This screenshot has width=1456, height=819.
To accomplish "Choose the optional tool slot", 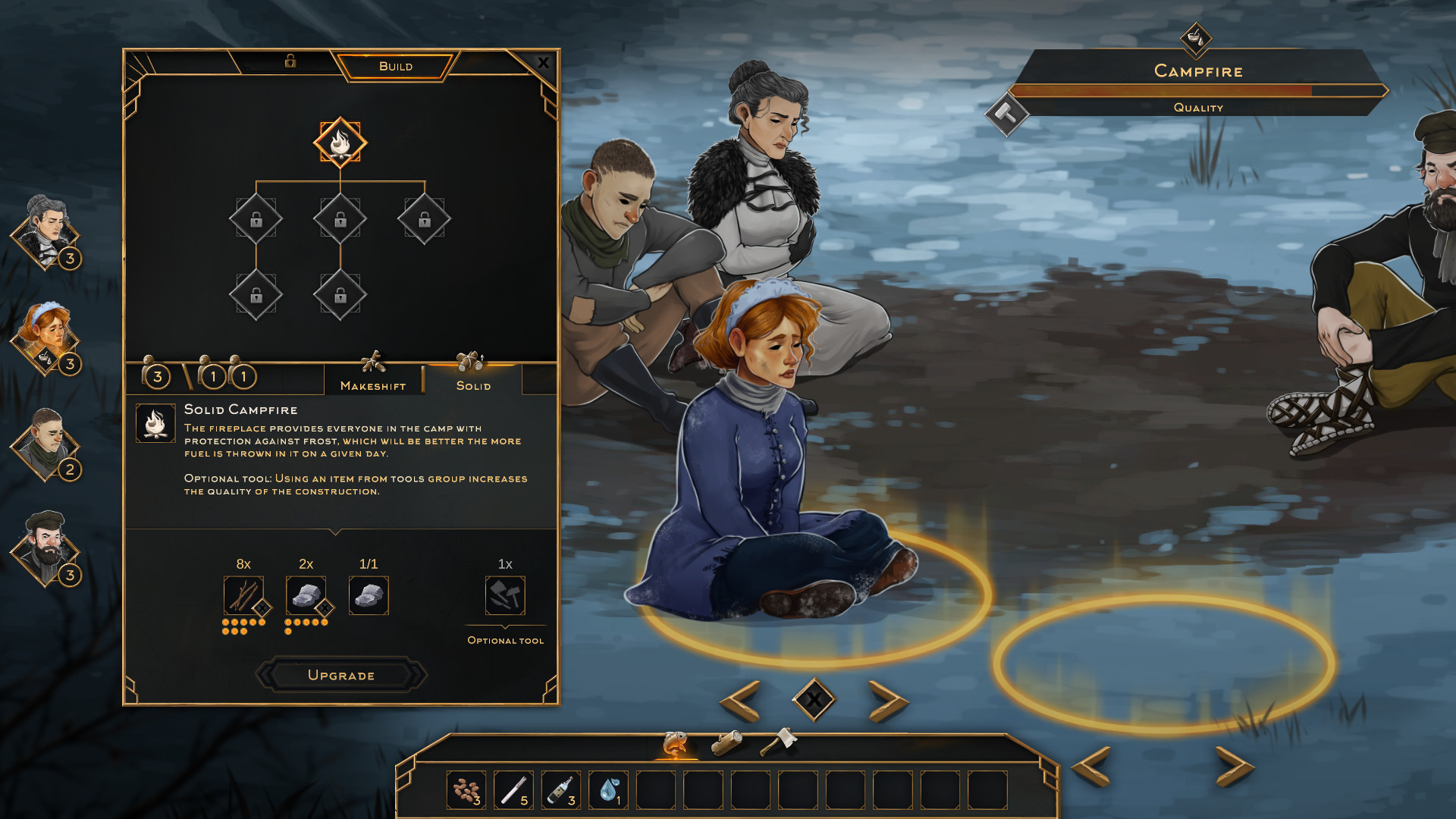I will tap(505, 595).
